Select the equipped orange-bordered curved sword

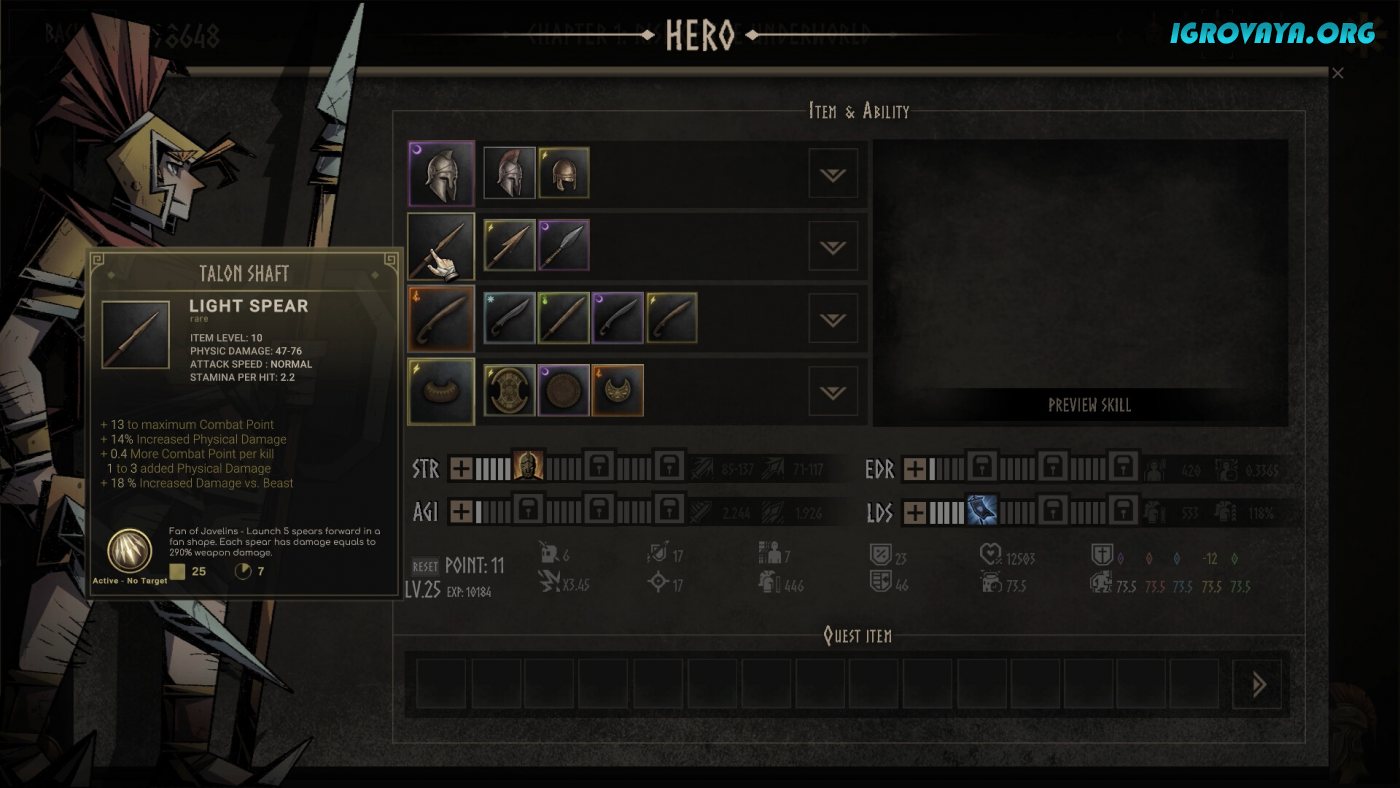441,319
